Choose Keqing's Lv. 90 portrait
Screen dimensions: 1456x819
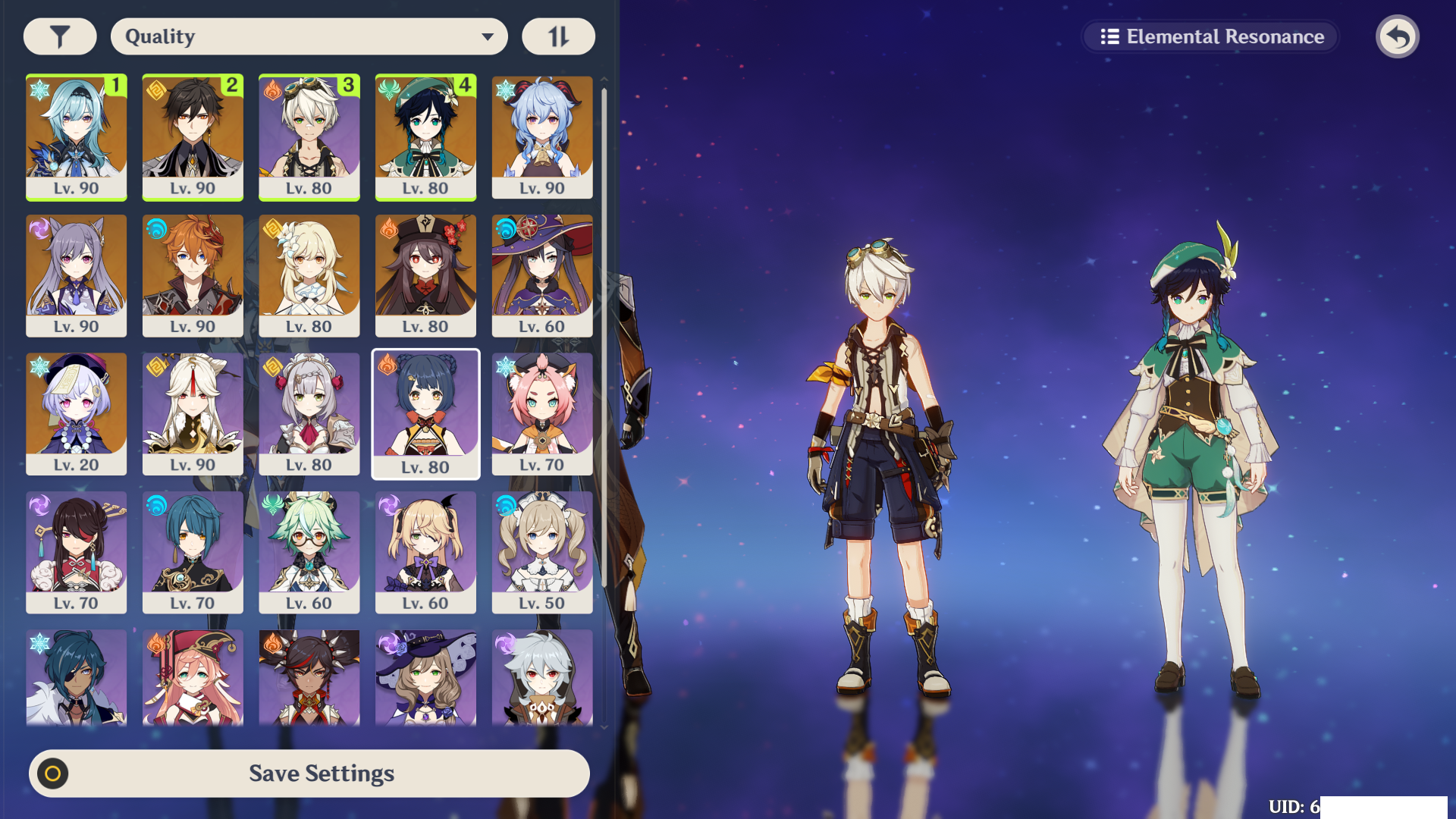77,275
